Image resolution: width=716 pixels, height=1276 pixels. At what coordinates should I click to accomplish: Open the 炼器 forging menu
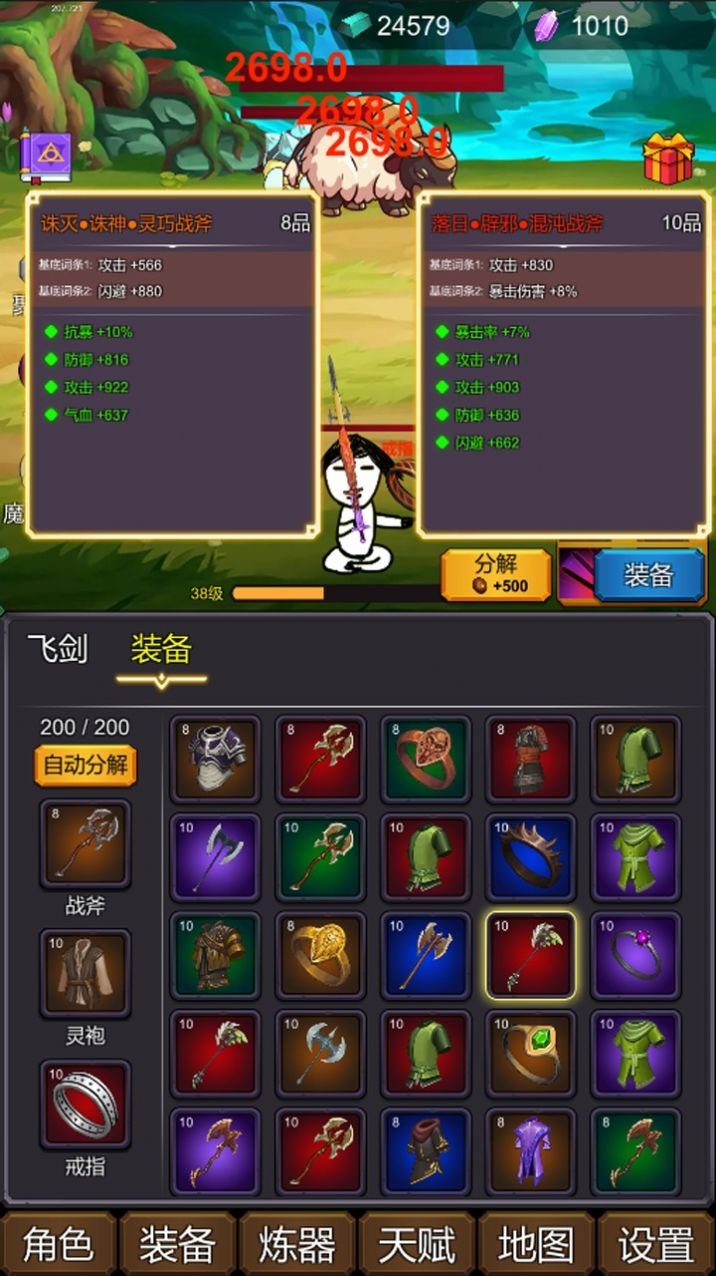tap(297, 1245)
